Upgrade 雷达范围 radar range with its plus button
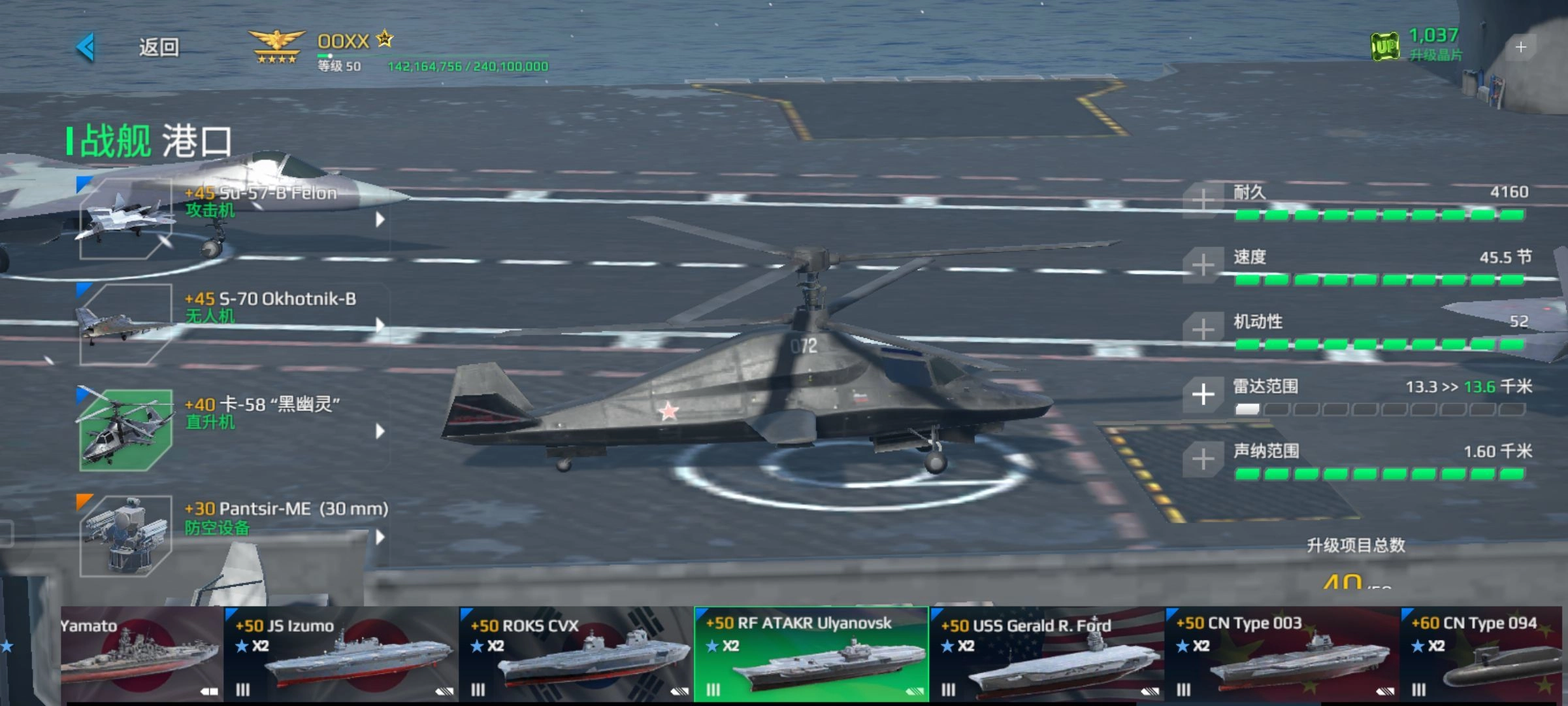Viewport: 1568px width, 706px height. click(x=1203, y=394)
